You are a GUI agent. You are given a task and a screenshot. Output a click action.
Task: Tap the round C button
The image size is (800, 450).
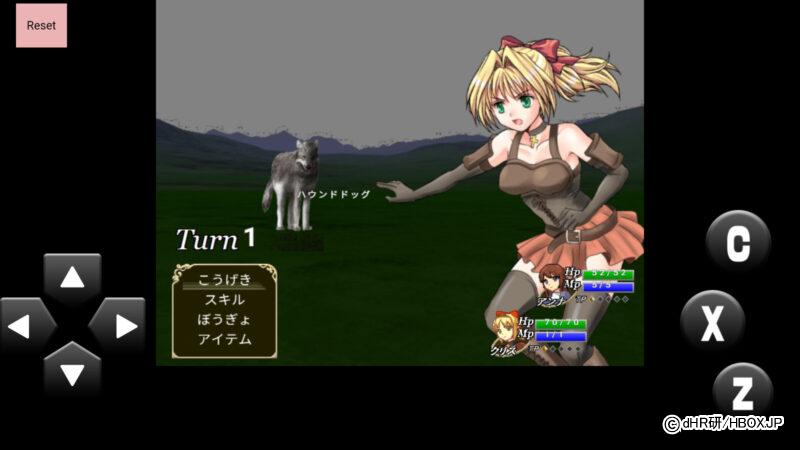pyautogui.click(x=738, y=243)
